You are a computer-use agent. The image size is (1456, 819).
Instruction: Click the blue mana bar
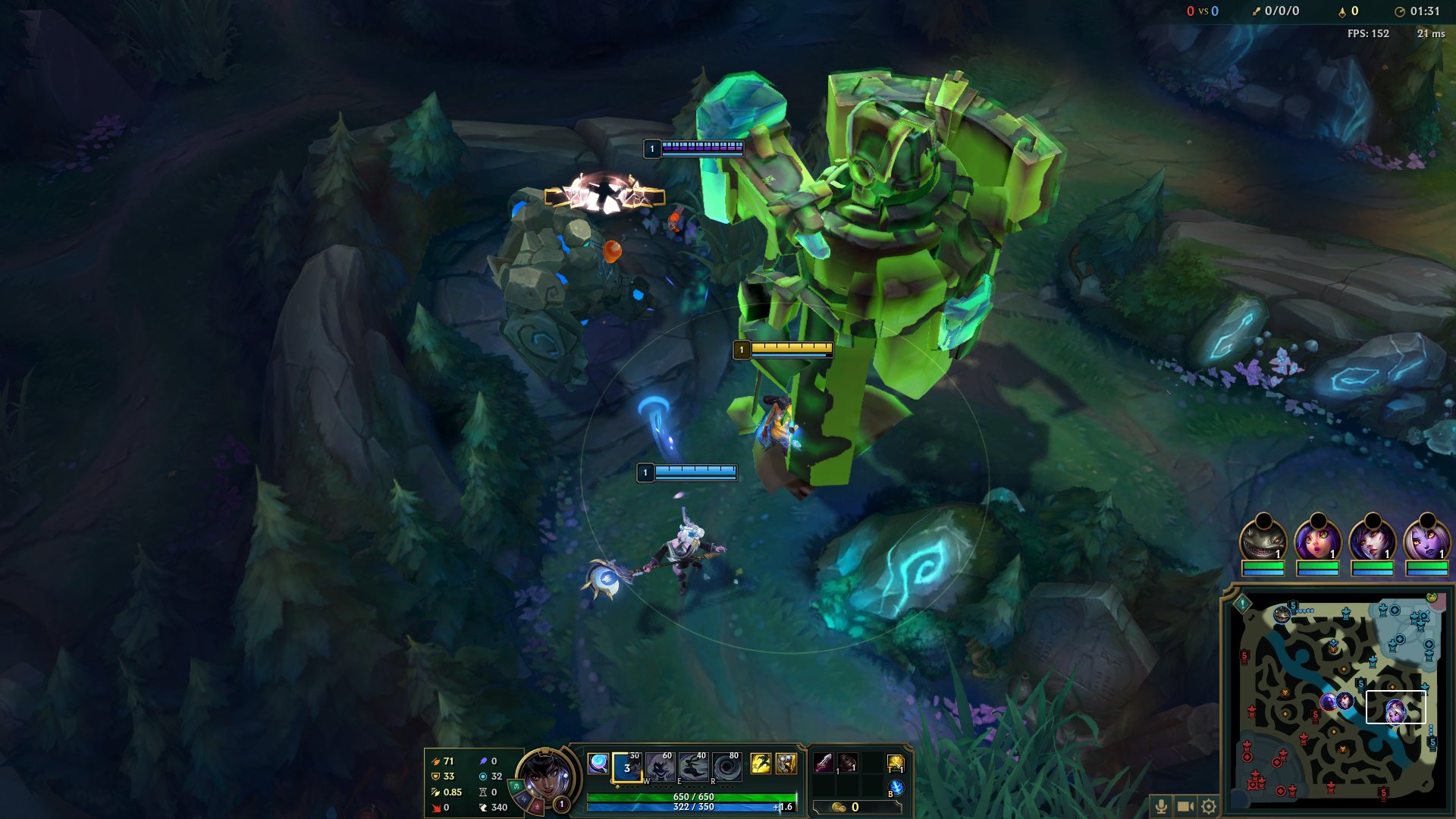(689, 806)
